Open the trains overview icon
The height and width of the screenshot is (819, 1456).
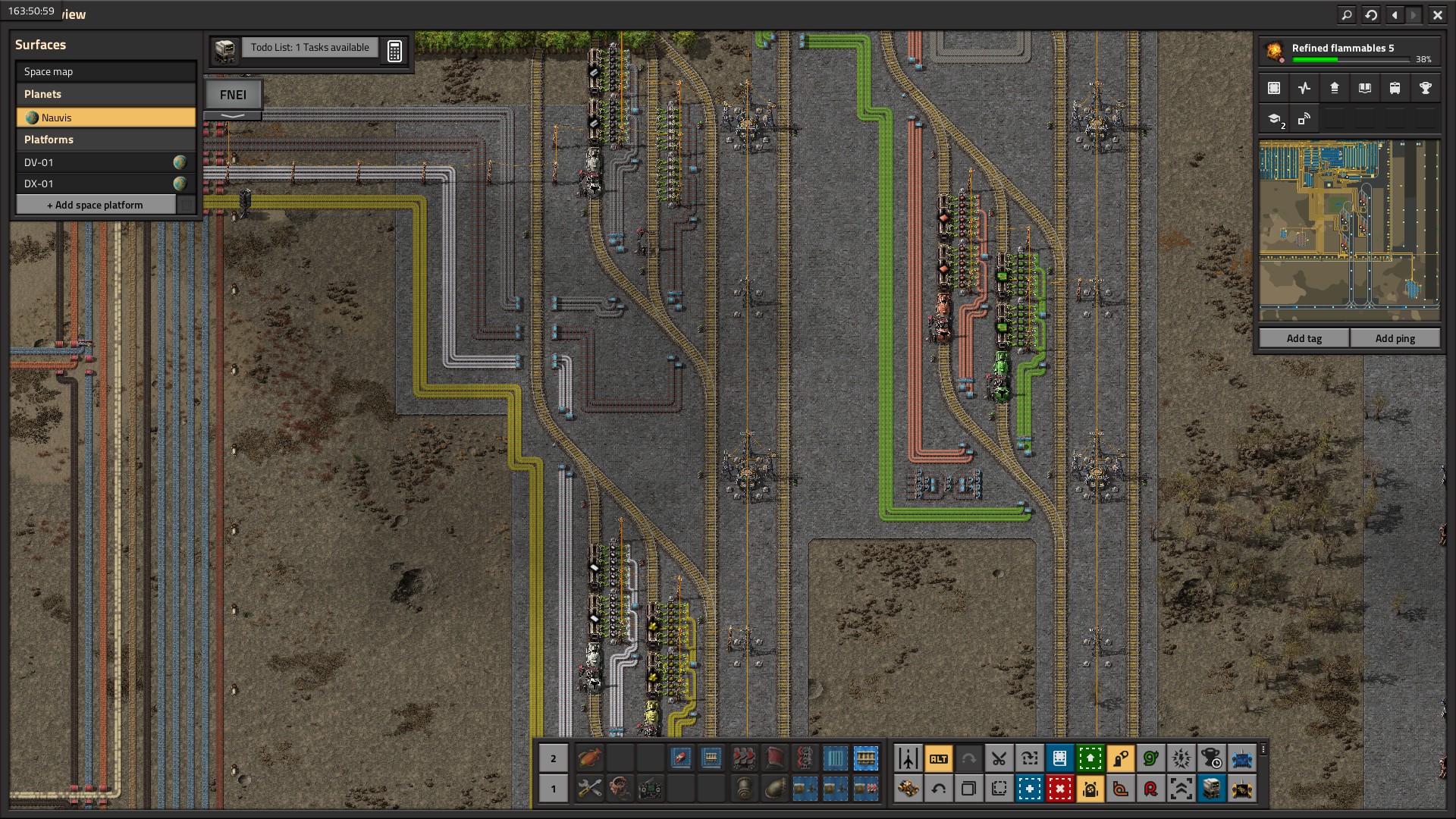tap(1395, 88)
